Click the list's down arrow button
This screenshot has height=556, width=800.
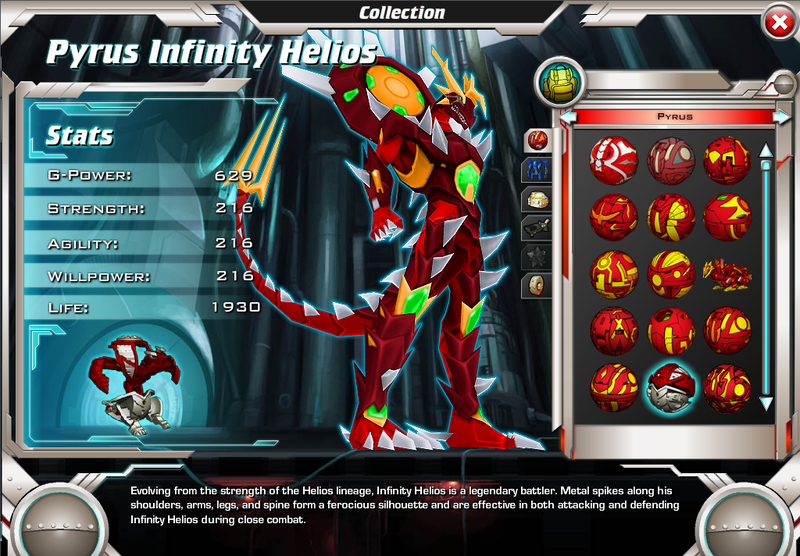(x=766, y=404)
